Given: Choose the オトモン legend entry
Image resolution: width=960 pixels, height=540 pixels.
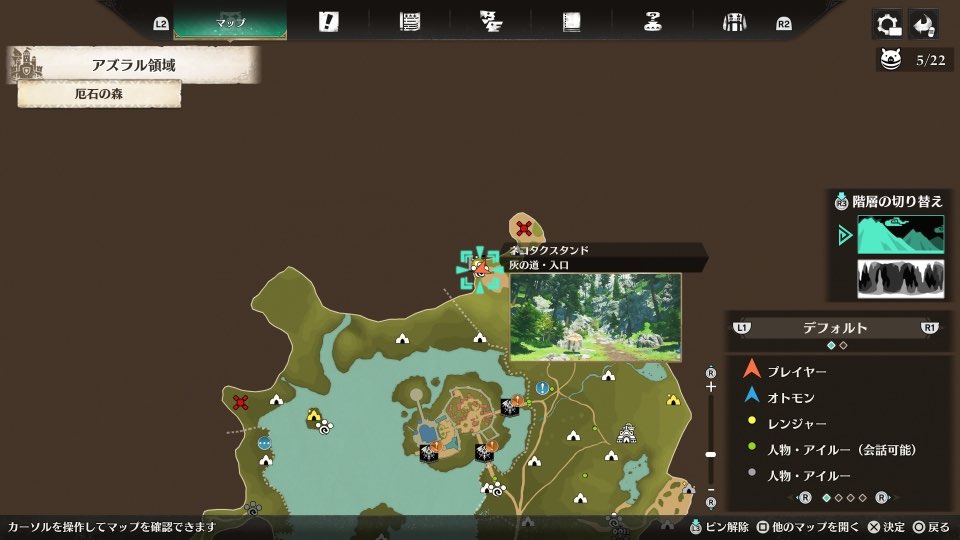Looking at the screenshot, I should coord(790,397).
